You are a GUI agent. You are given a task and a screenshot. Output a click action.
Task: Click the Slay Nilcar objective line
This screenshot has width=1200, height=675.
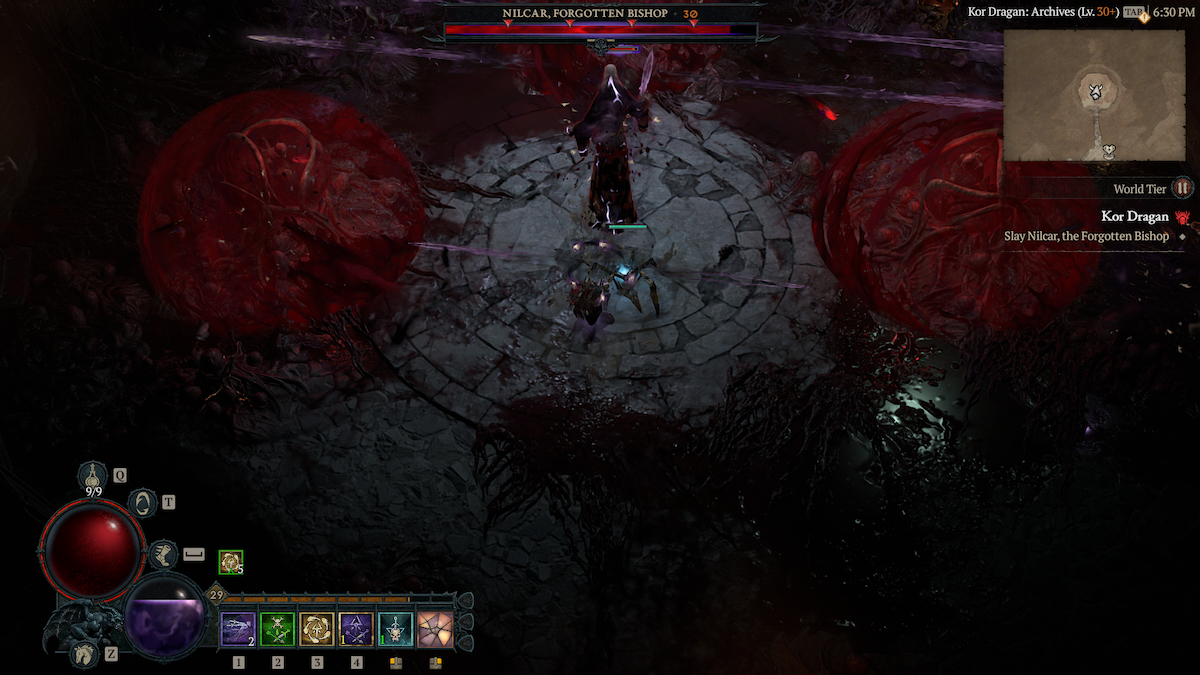tap(1086, 236)
